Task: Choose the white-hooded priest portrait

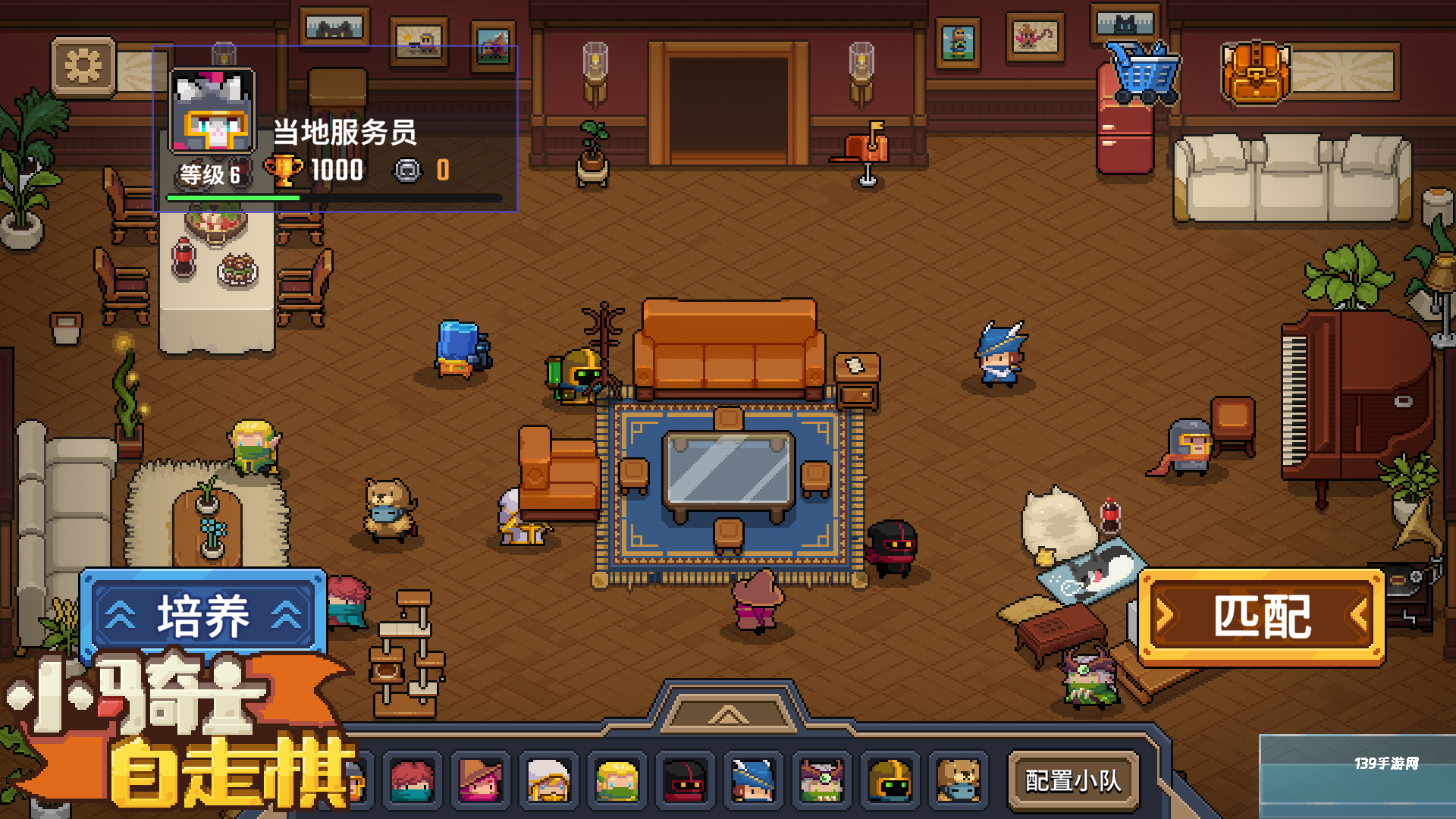Action: [548, 780]
